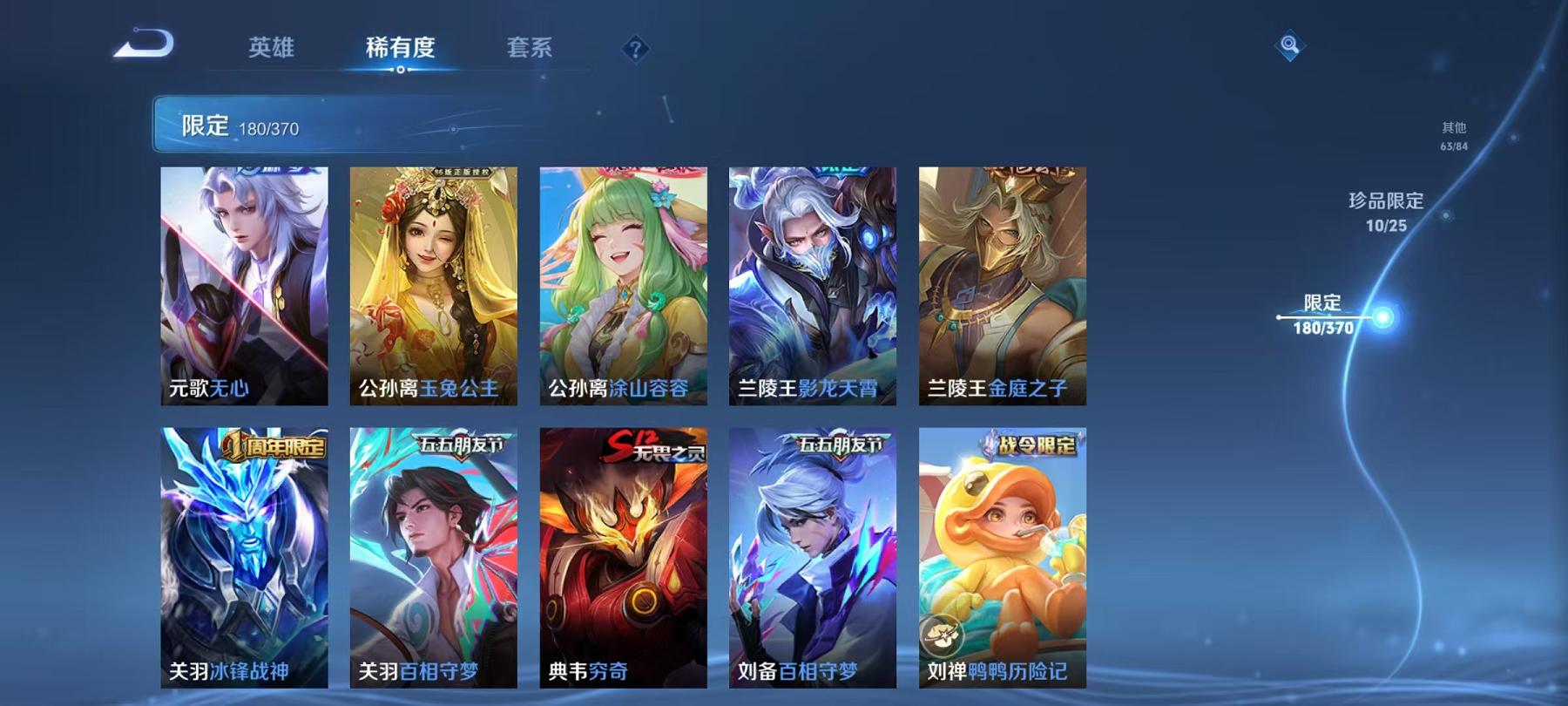Screen dimensions: 1568x706
Task: Switch to the 套系 tab
Action: (x=531, y=50)
